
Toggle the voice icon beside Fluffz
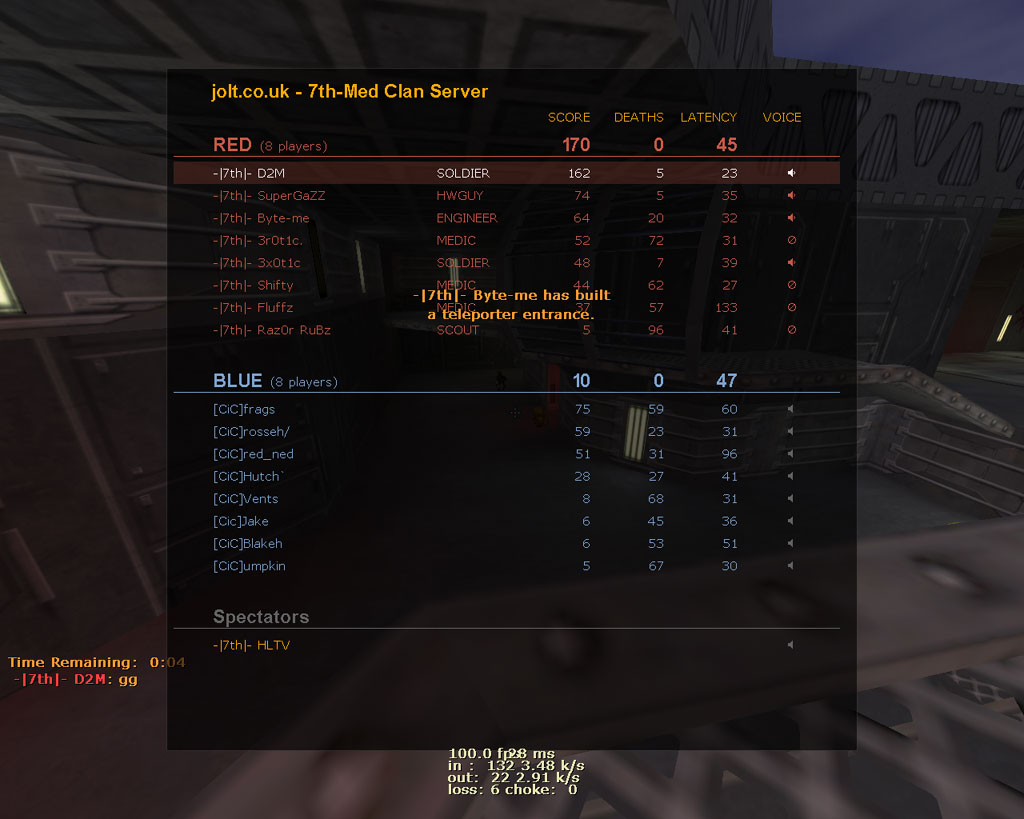[791, 308]
